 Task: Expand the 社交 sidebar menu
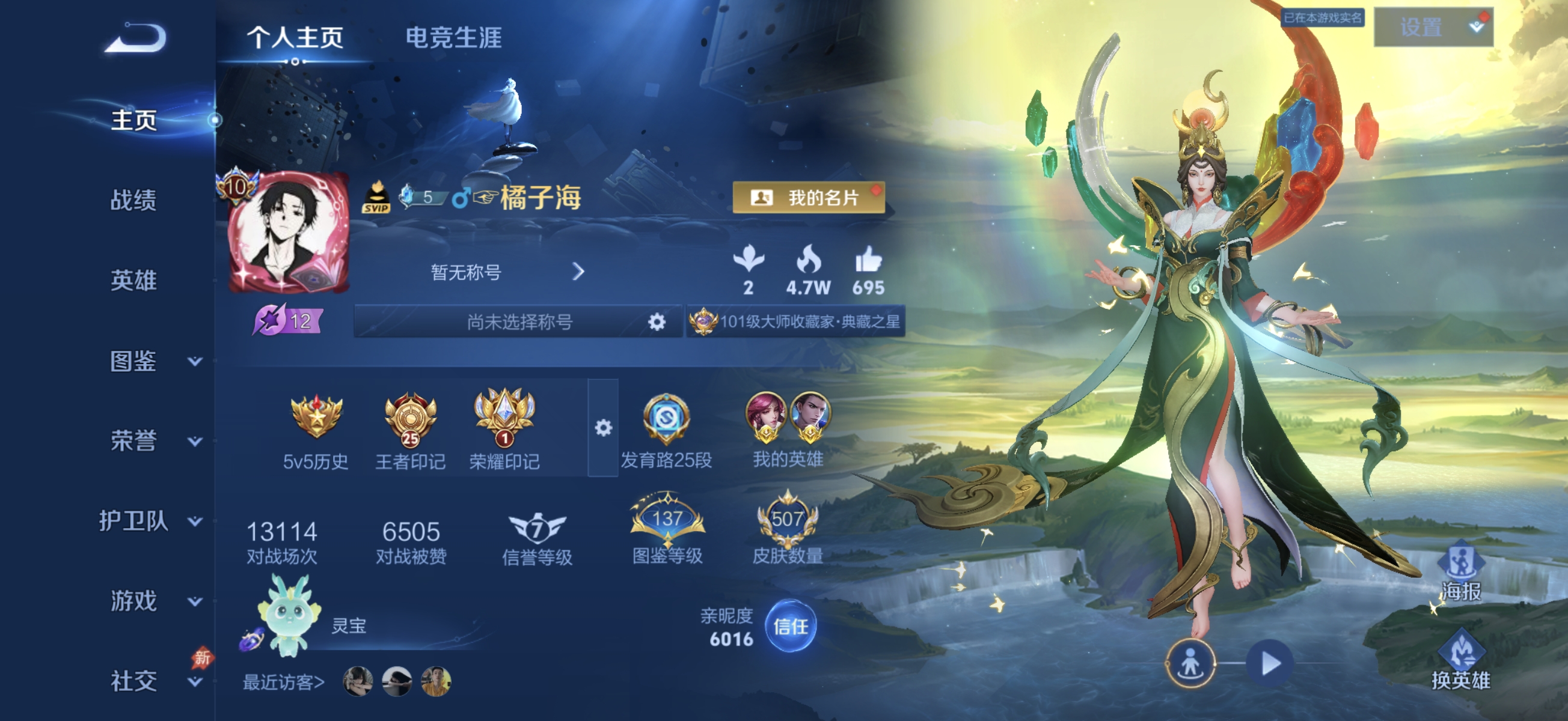[138, 682]
